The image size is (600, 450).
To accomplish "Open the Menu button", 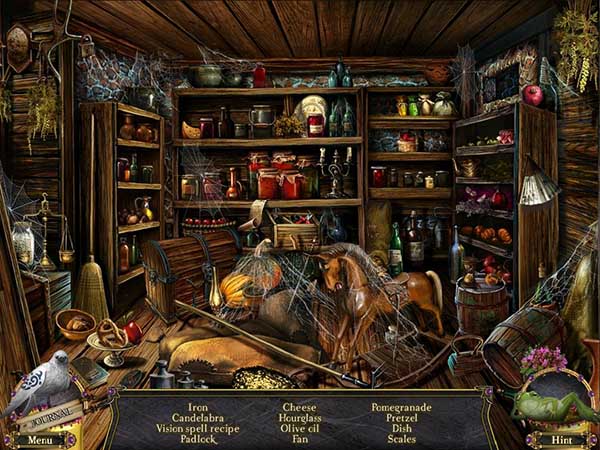I will click(40, 439).
